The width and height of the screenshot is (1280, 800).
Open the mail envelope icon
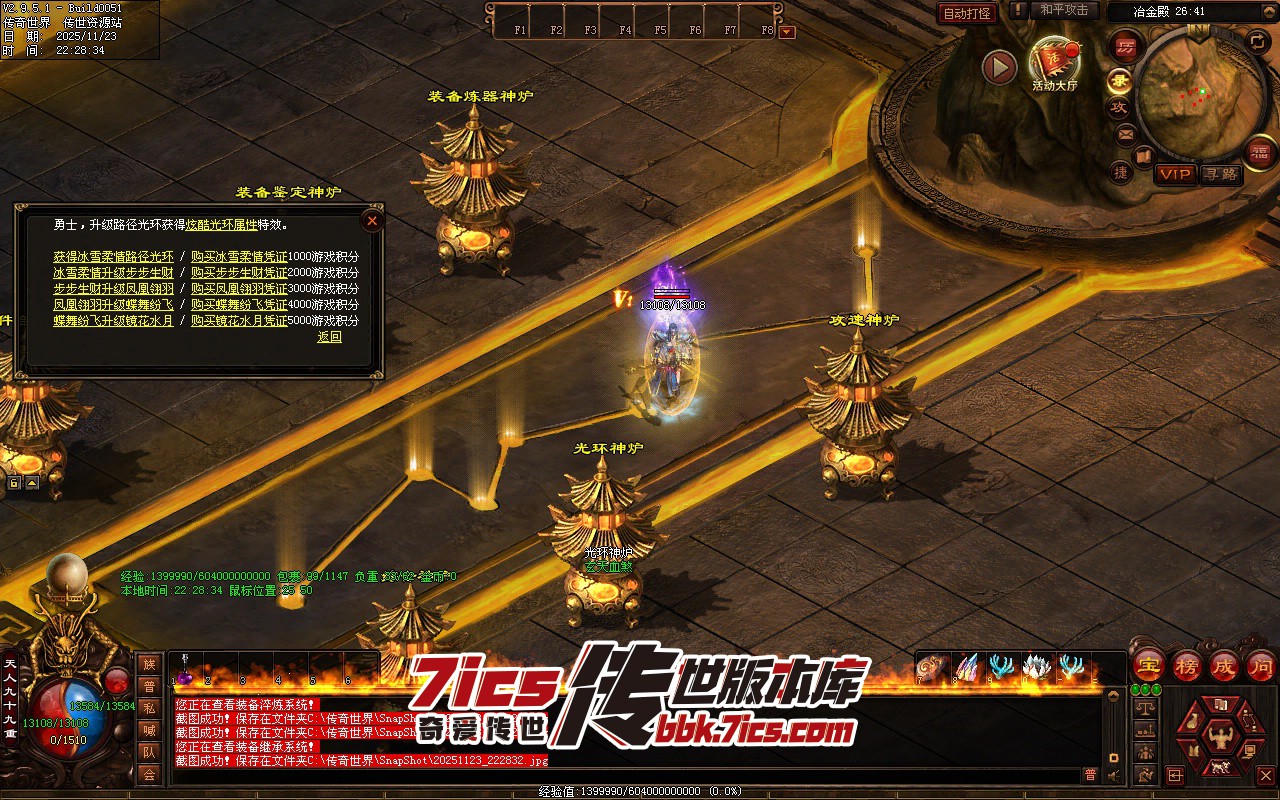1126,134
